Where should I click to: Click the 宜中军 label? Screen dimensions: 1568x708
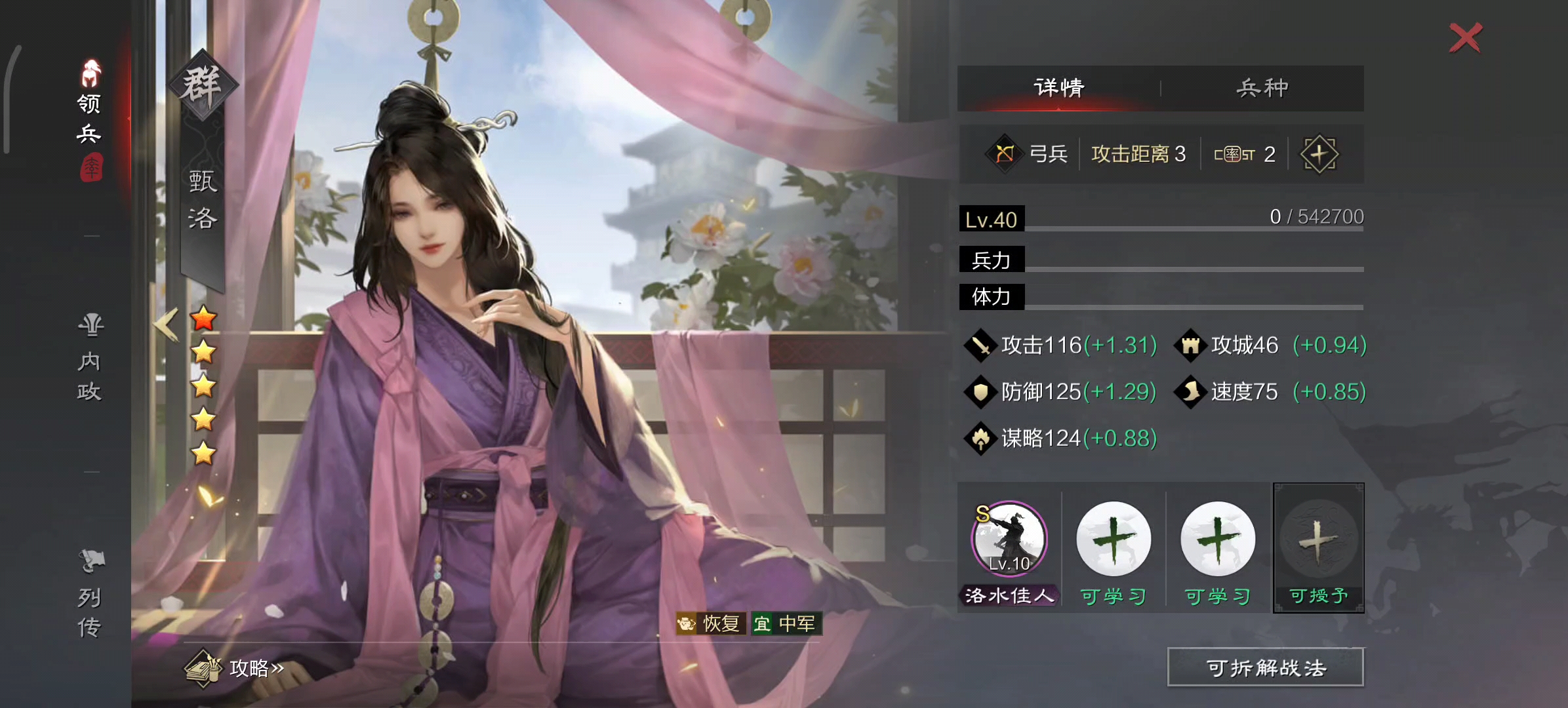pos(786,623)
